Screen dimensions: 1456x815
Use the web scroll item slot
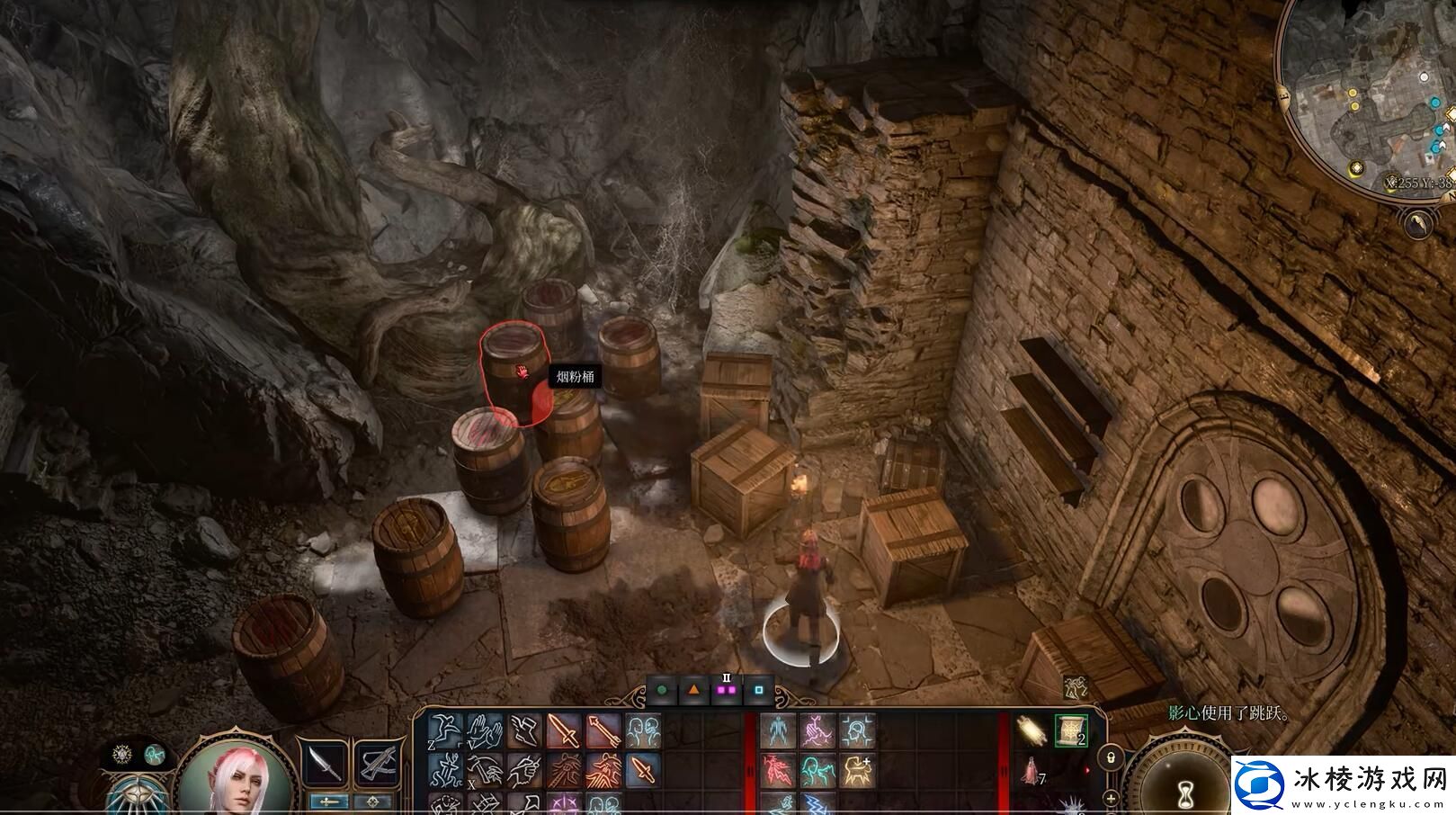tap(1070, 730)
